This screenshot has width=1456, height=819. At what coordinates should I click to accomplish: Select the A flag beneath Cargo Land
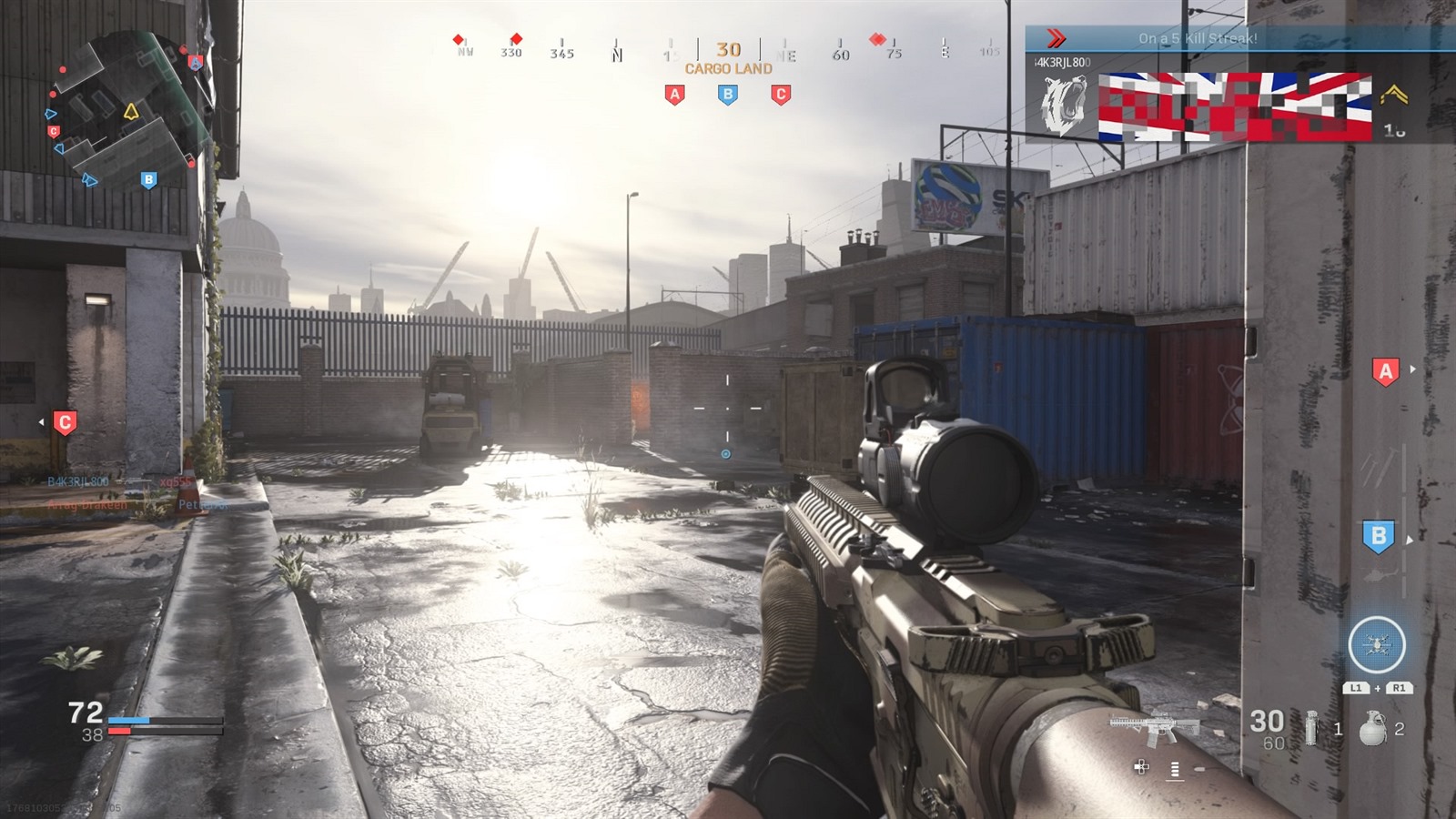pos(674,95)
